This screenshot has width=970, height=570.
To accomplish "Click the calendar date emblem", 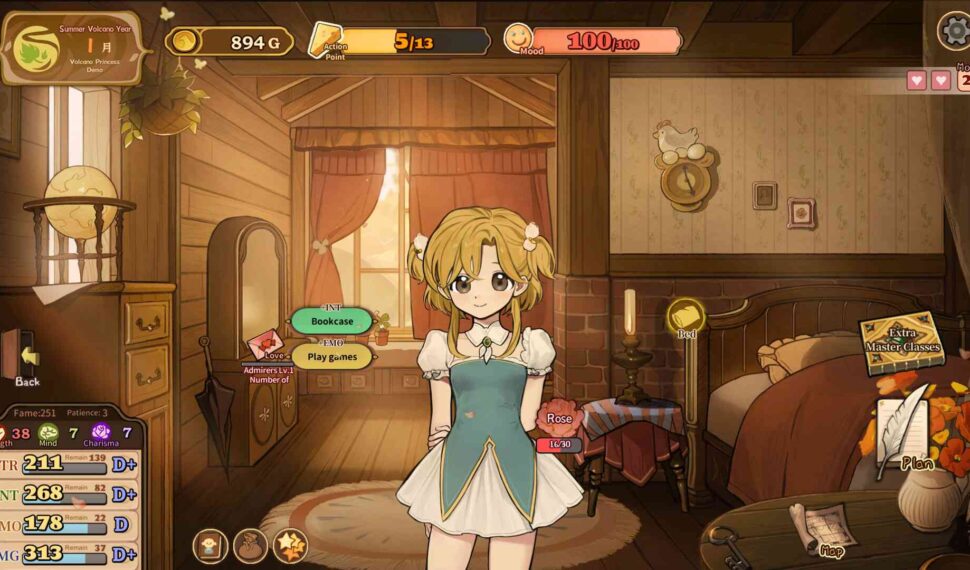I will 35,48.
